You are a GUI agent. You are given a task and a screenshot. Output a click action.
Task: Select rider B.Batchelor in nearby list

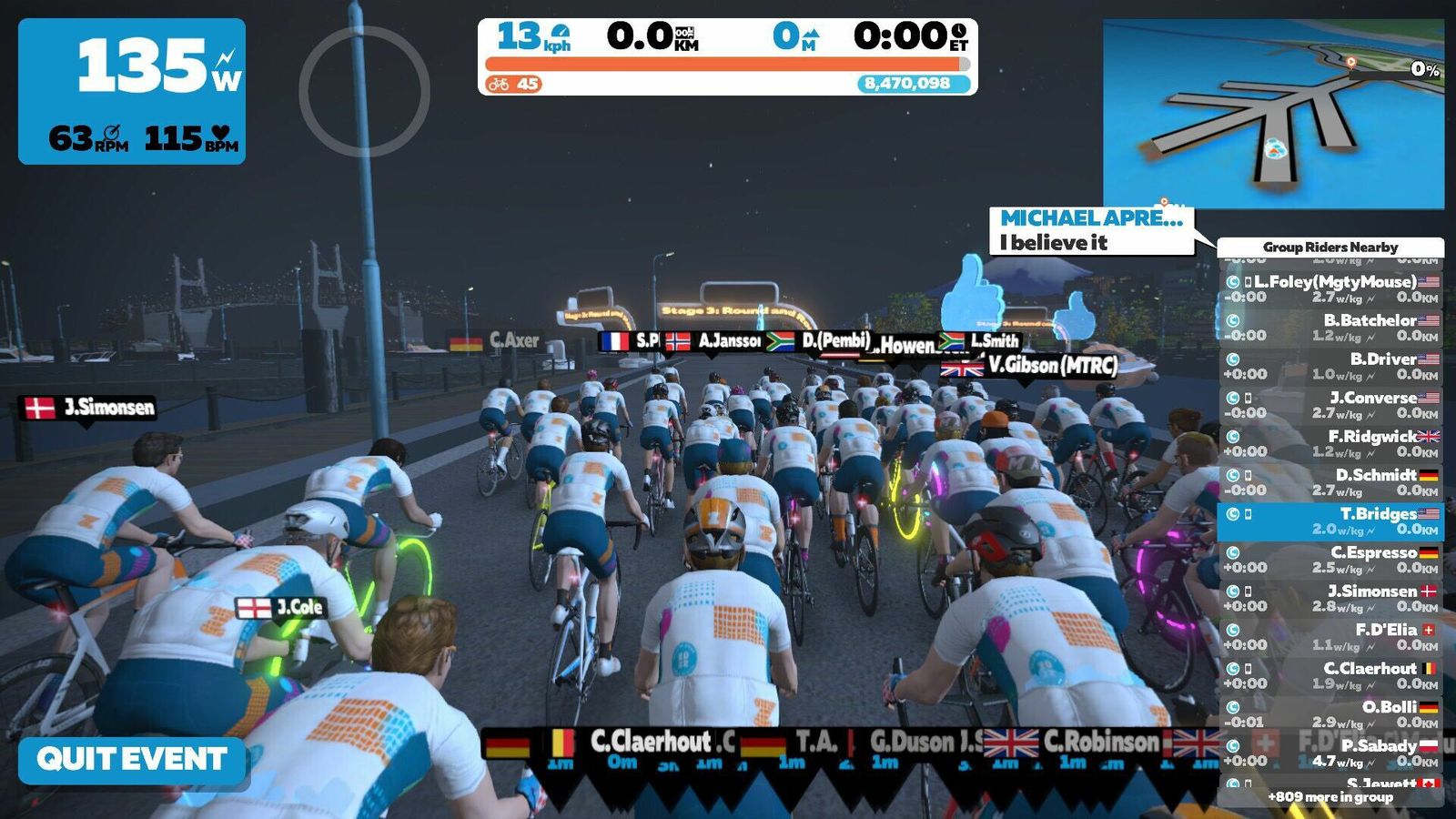[x=1330, y=328]
